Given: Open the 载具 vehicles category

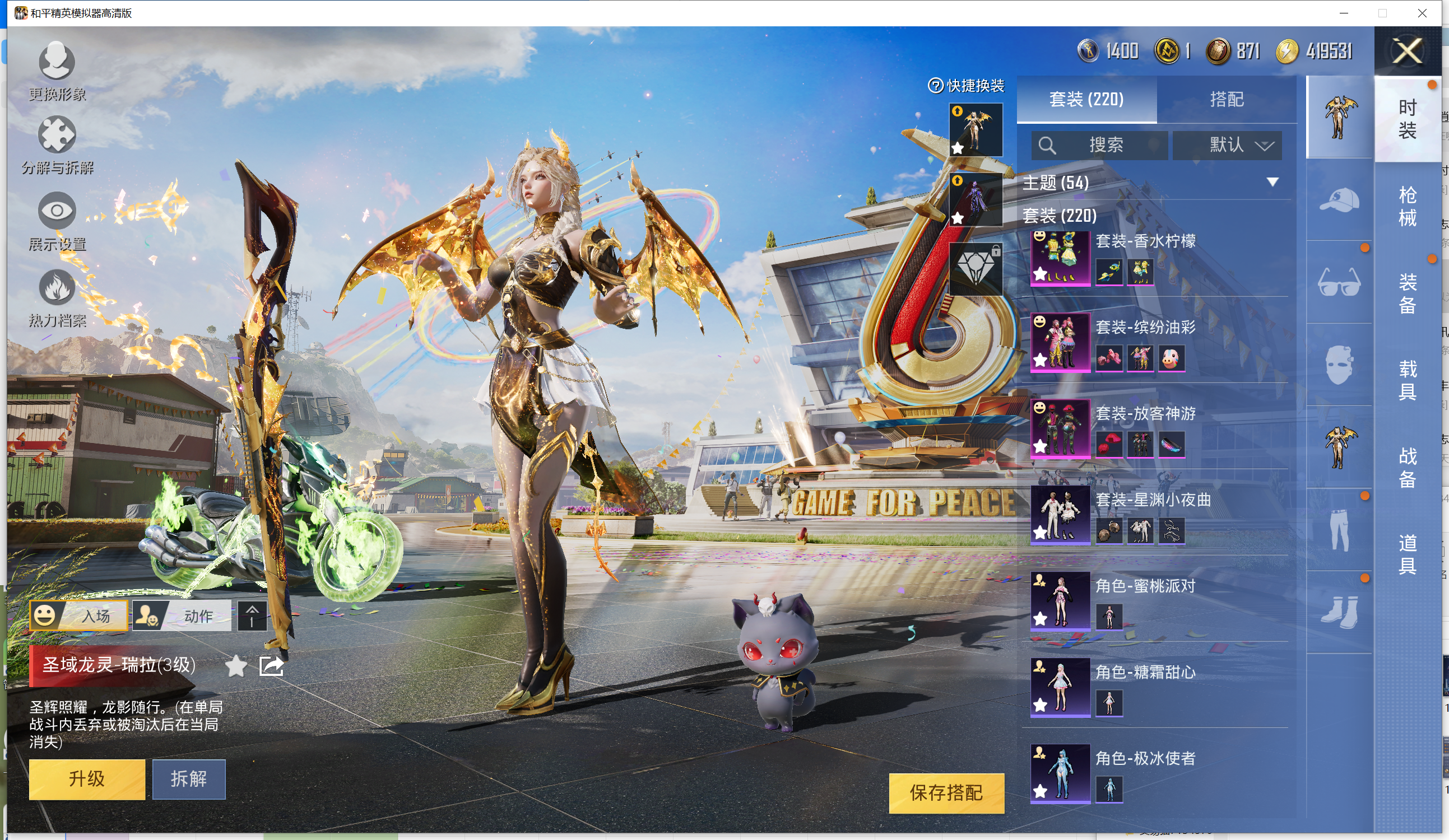Looking at the screenshot, I should (1406, 380).
